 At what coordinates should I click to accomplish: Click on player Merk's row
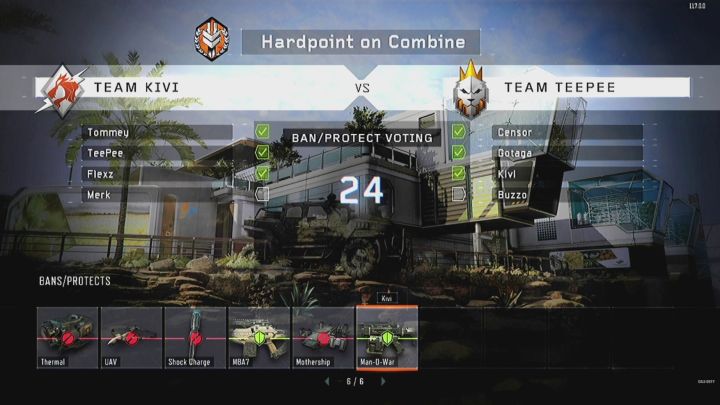(157, 195)
